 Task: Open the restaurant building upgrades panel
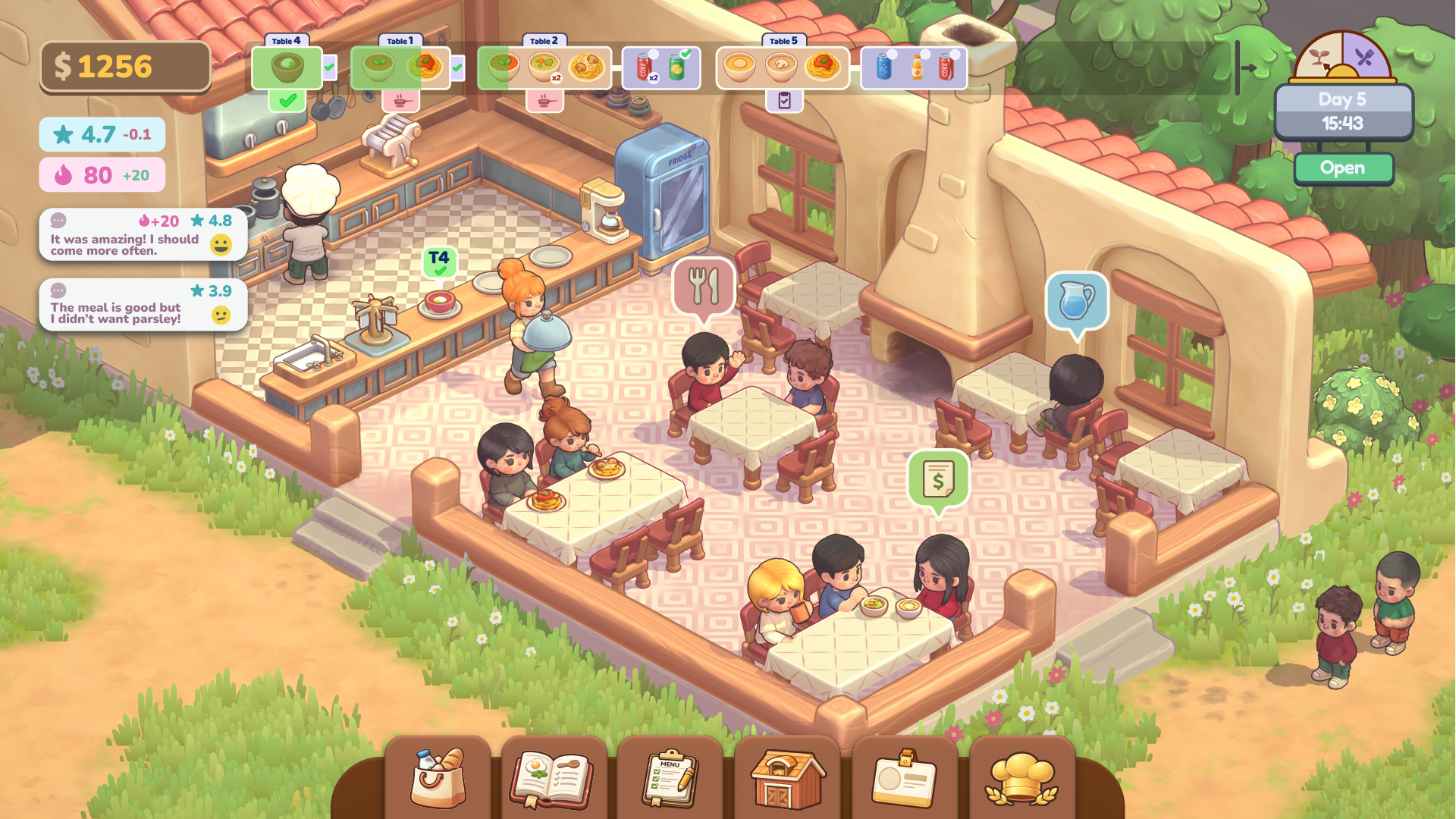point(787,777)
